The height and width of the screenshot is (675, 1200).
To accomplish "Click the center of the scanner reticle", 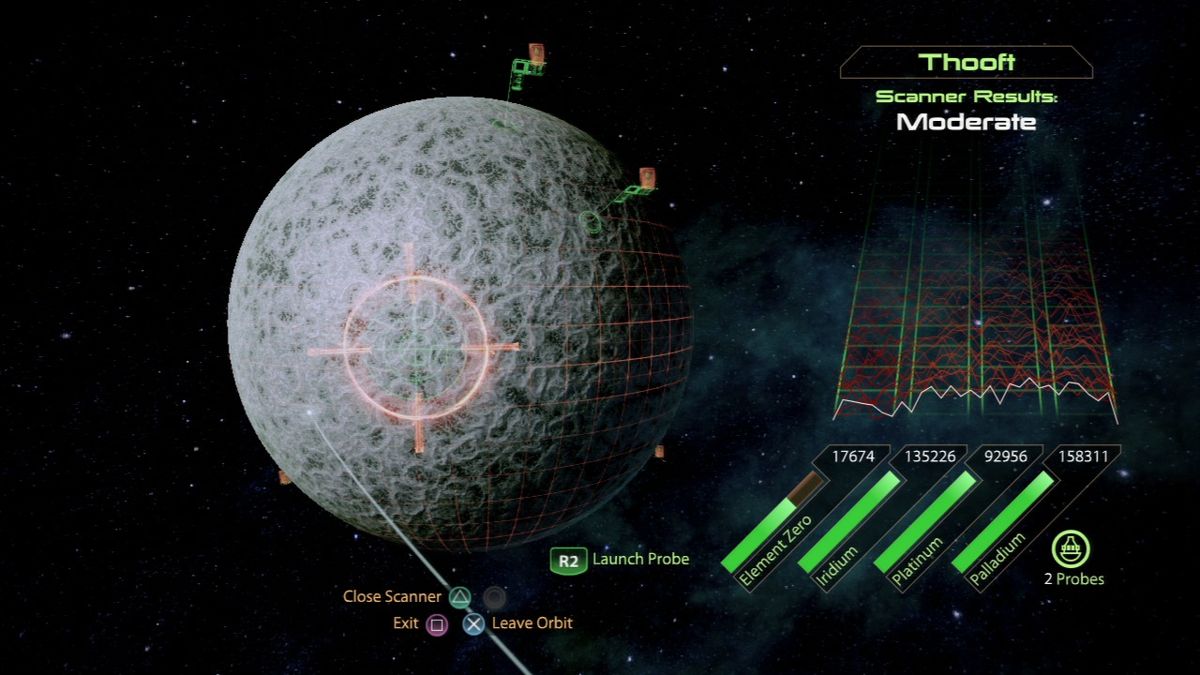I will click(415, 348).
